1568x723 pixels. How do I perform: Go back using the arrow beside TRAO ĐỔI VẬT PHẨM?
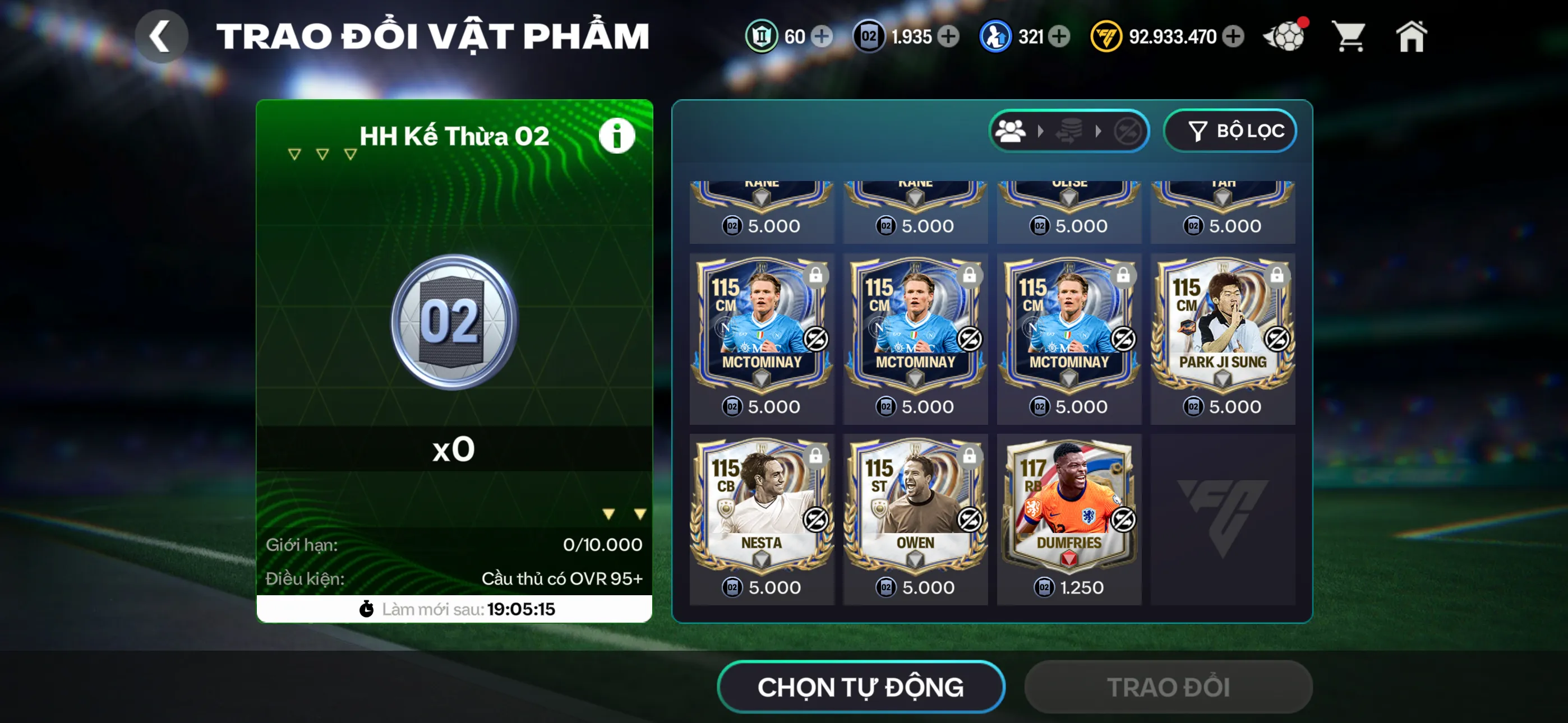162,35
